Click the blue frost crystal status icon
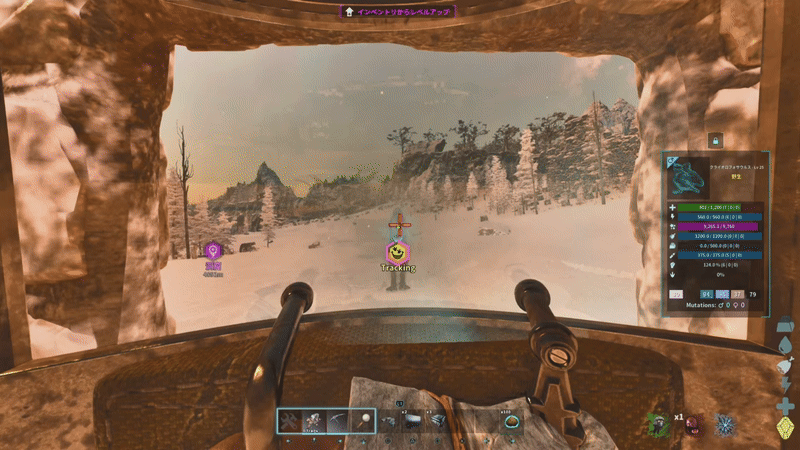 click(723, 424)
